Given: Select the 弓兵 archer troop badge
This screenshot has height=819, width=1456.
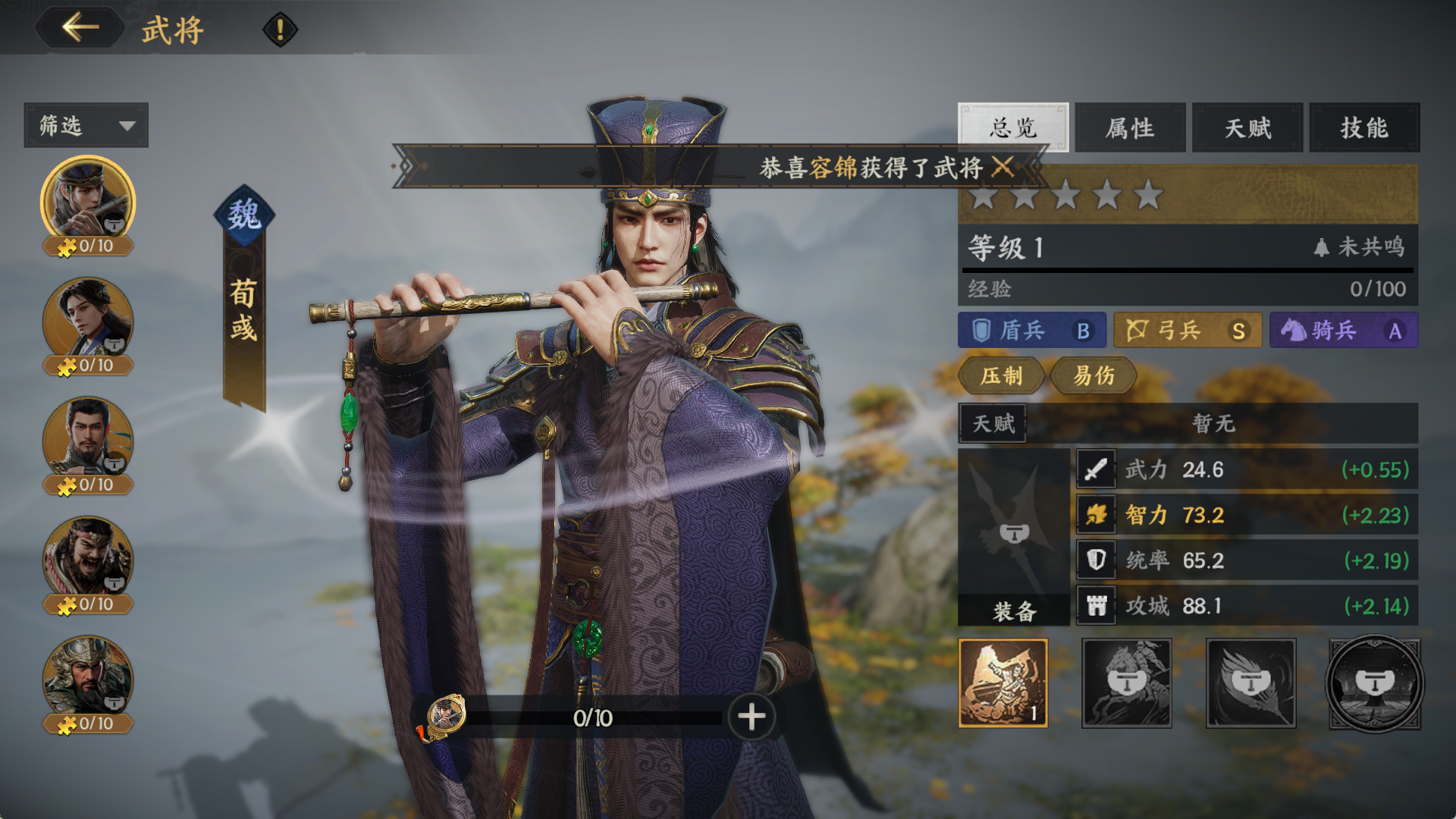Looking at the screenshot, I should click(1187, 331).
